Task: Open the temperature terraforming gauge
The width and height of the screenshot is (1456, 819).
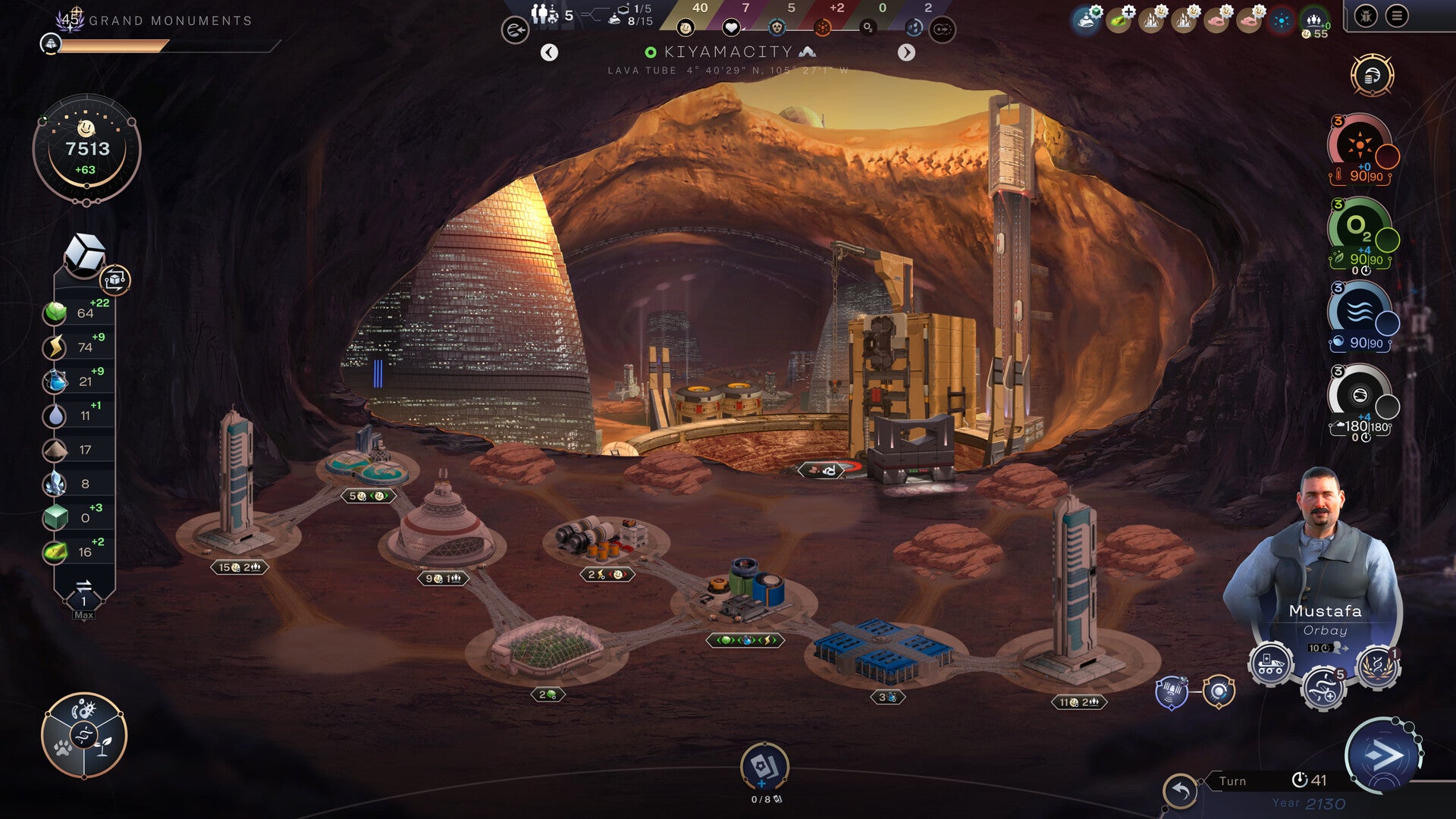Action: pos(1360,146)
